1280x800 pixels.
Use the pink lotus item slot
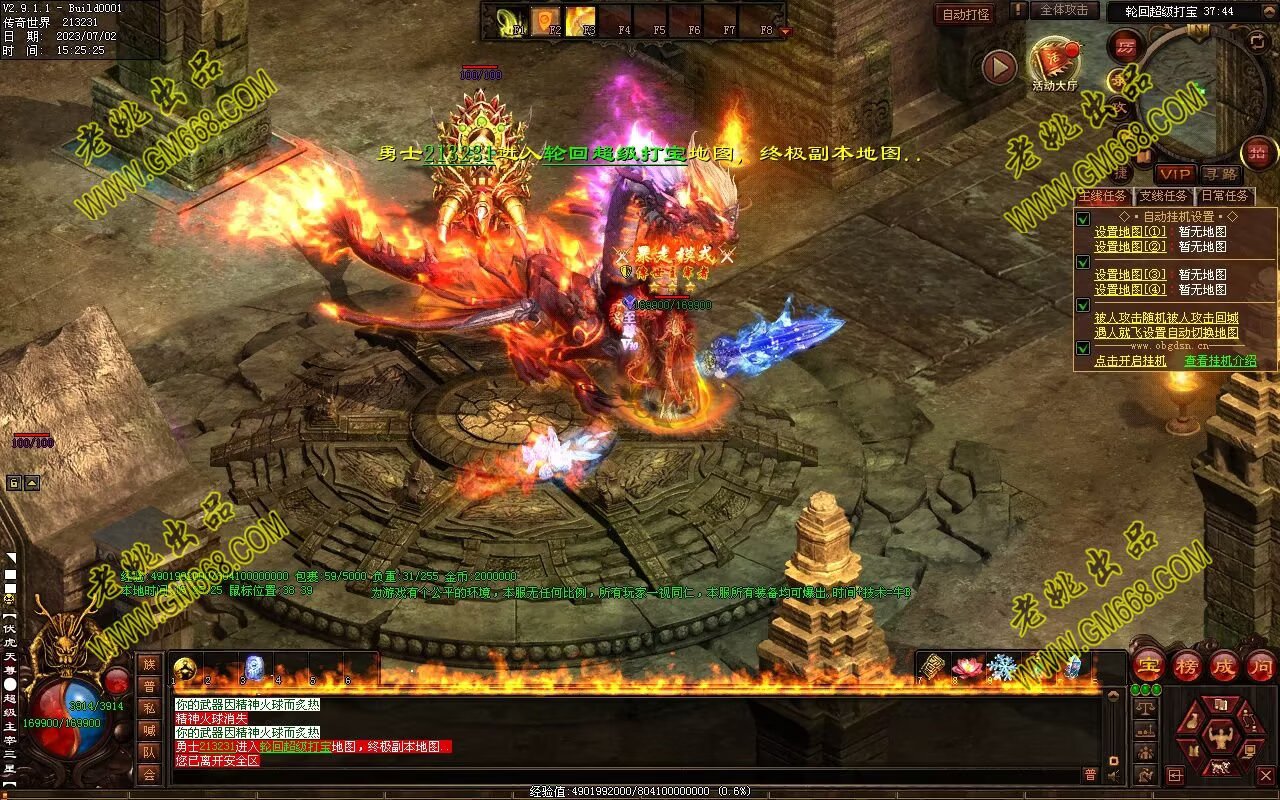click(x=967, y=667)
